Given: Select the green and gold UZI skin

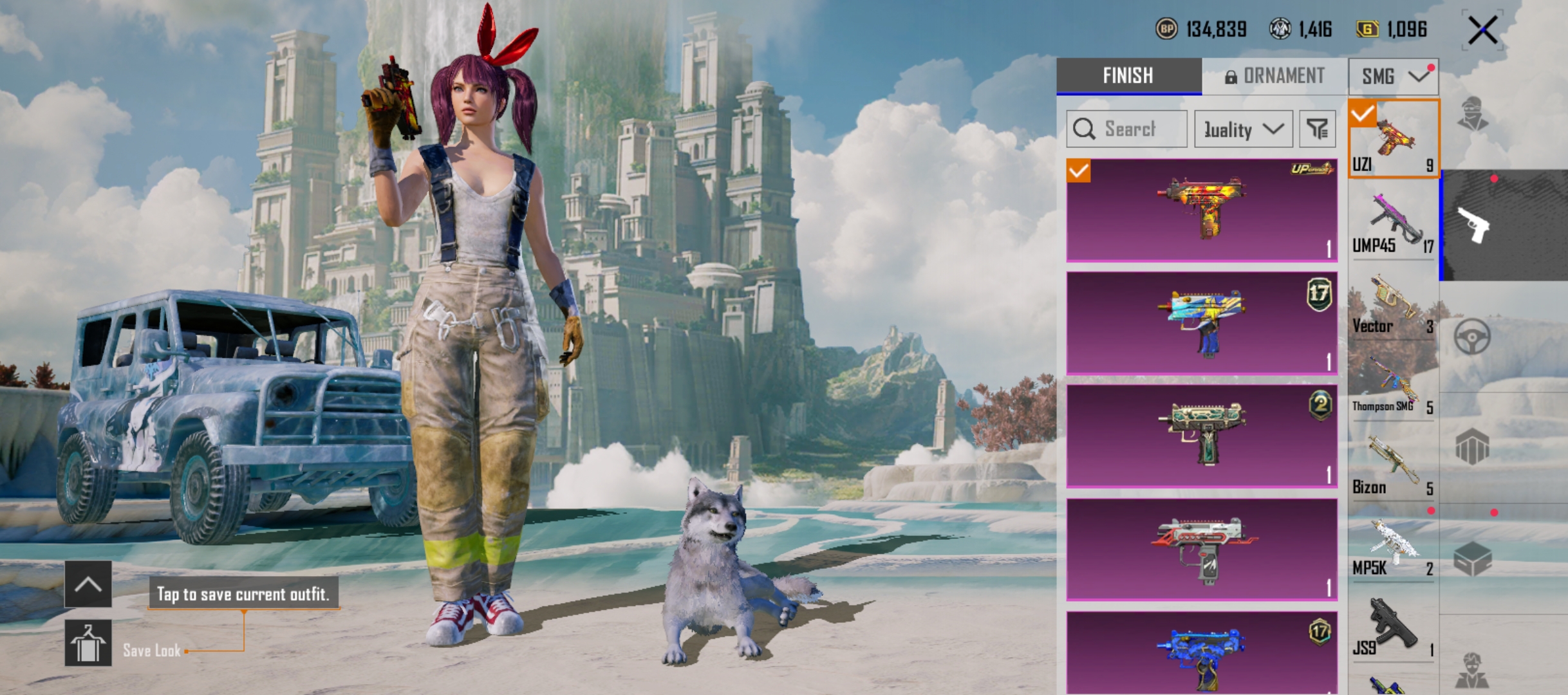Looking at the screenshot, I should tap(1201, 435).
